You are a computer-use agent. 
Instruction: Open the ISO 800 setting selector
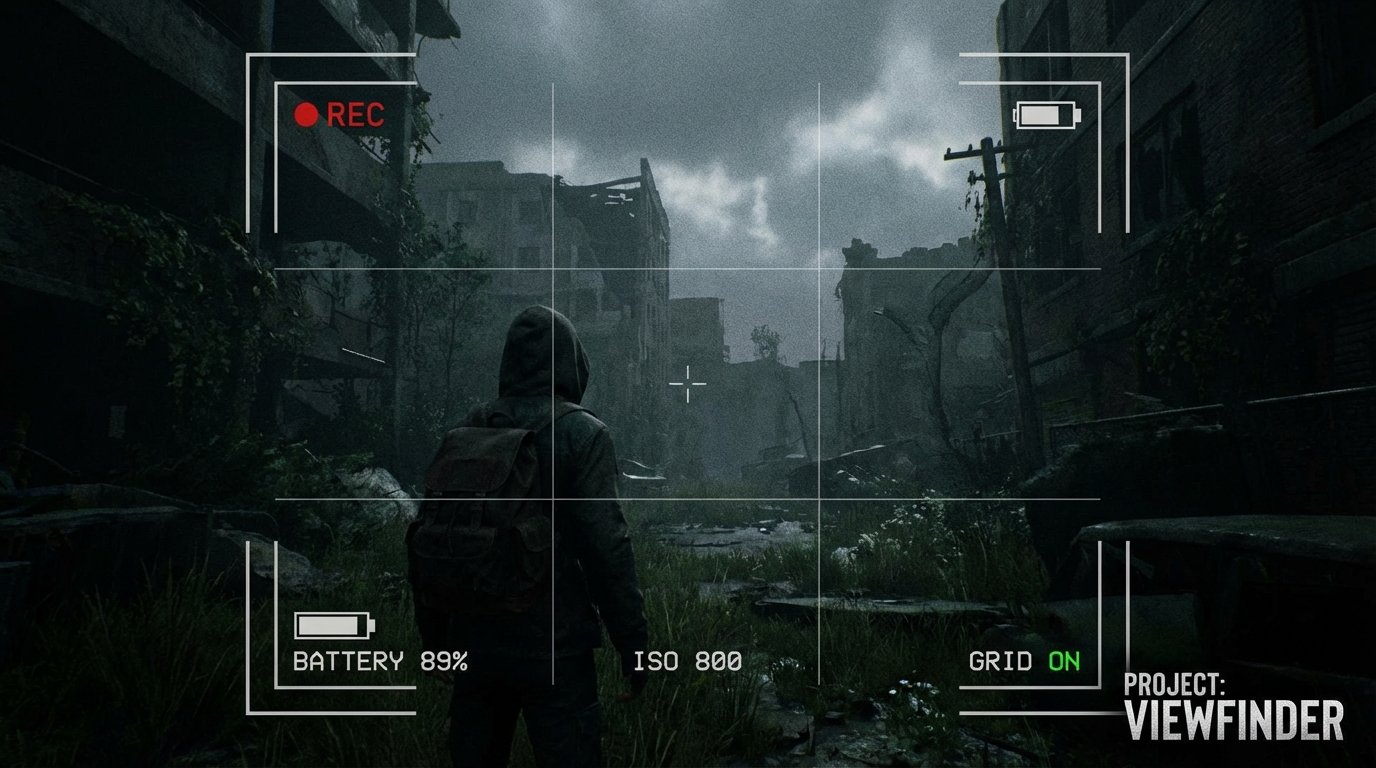tap(686, 660)
